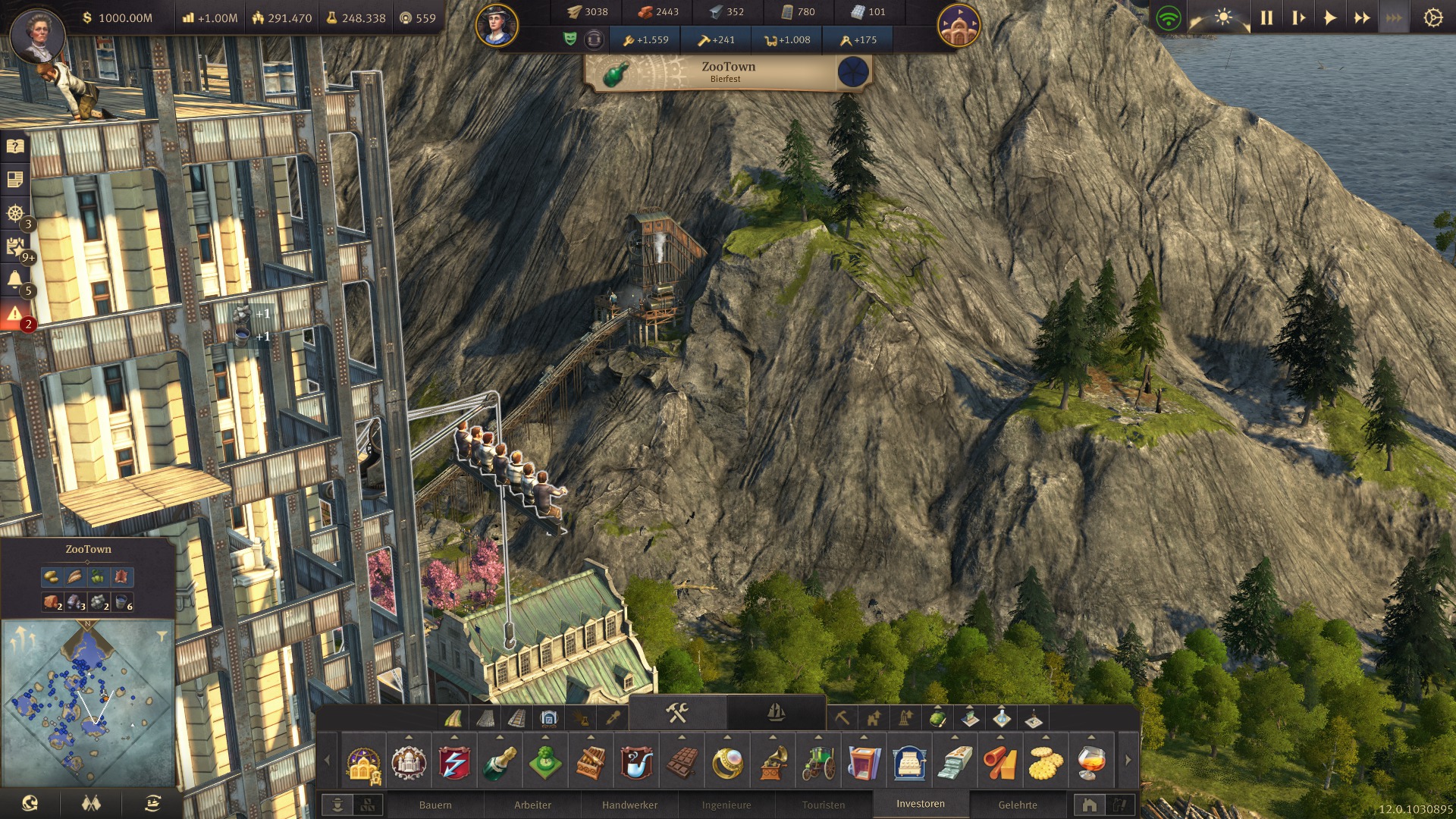This screenshot has width=1456, height=819.
Task: Open the diplomacy crossed flags menu
Action: [91, 803]
